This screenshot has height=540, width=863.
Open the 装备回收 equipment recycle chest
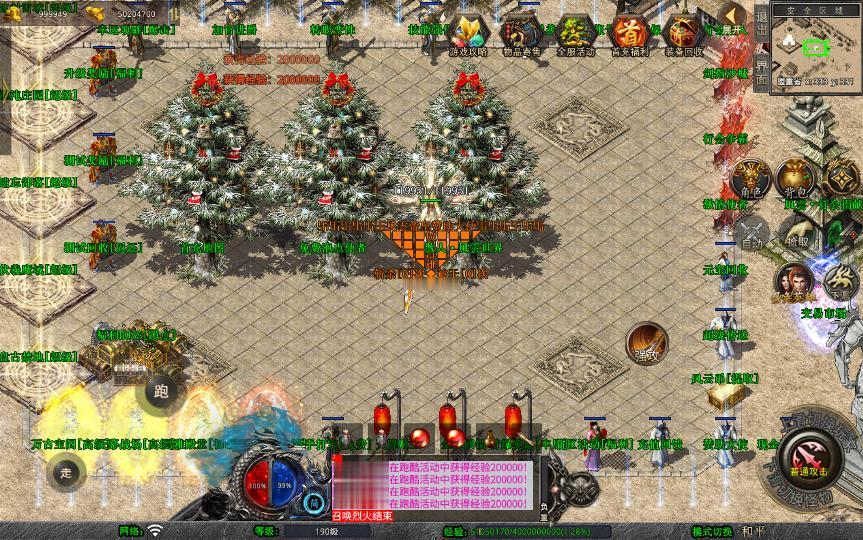(685, 34)
